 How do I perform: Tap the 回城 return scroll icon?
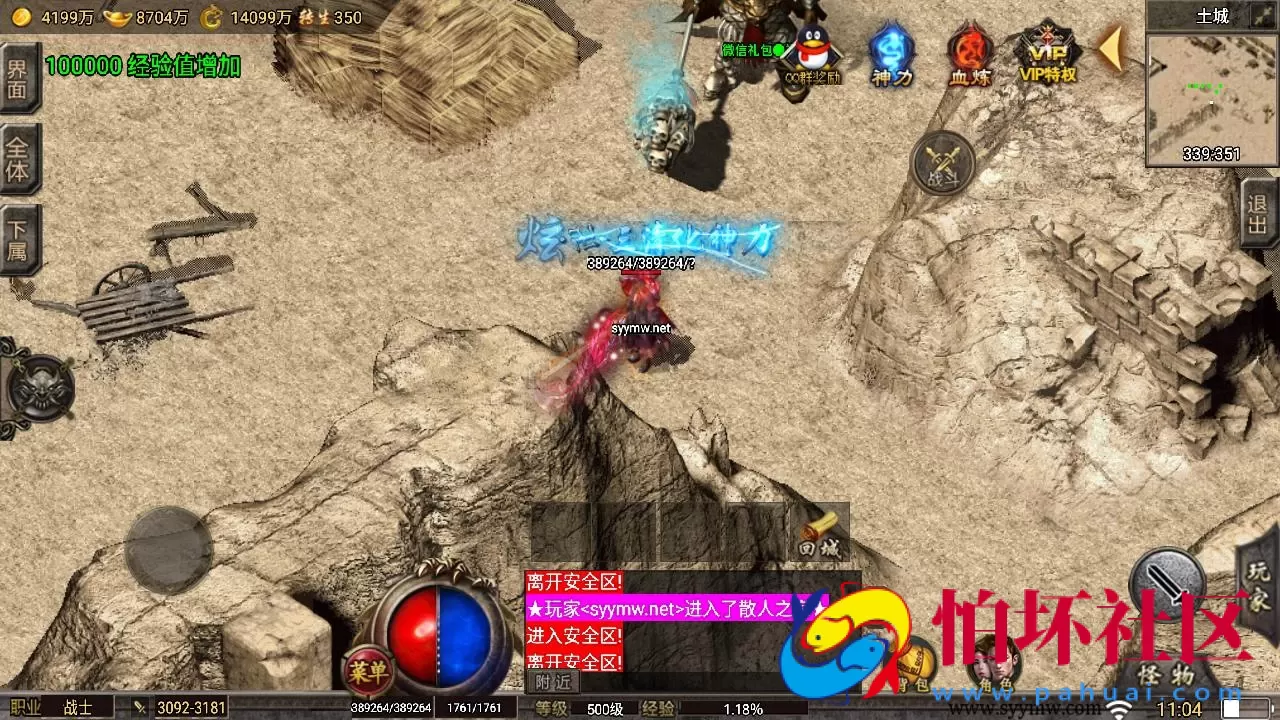pos(820,530)
